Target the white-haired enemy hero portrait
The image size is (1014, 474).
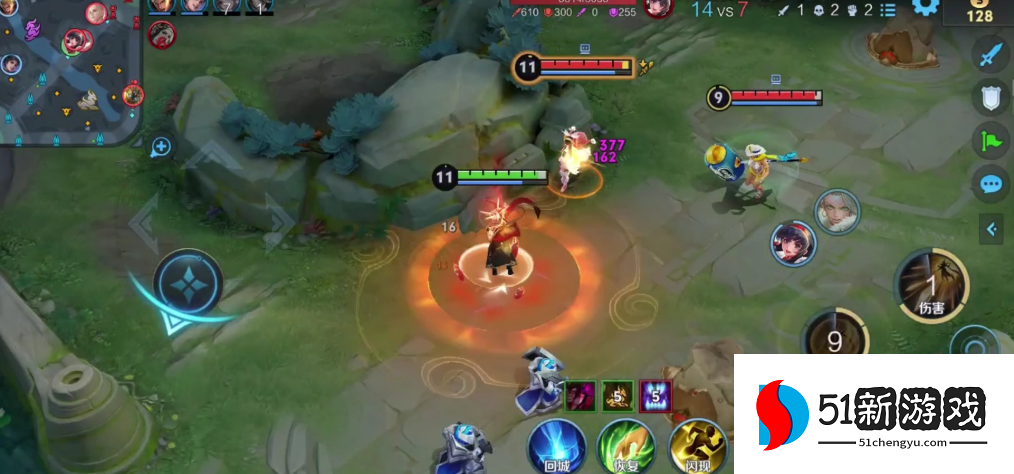836,210
